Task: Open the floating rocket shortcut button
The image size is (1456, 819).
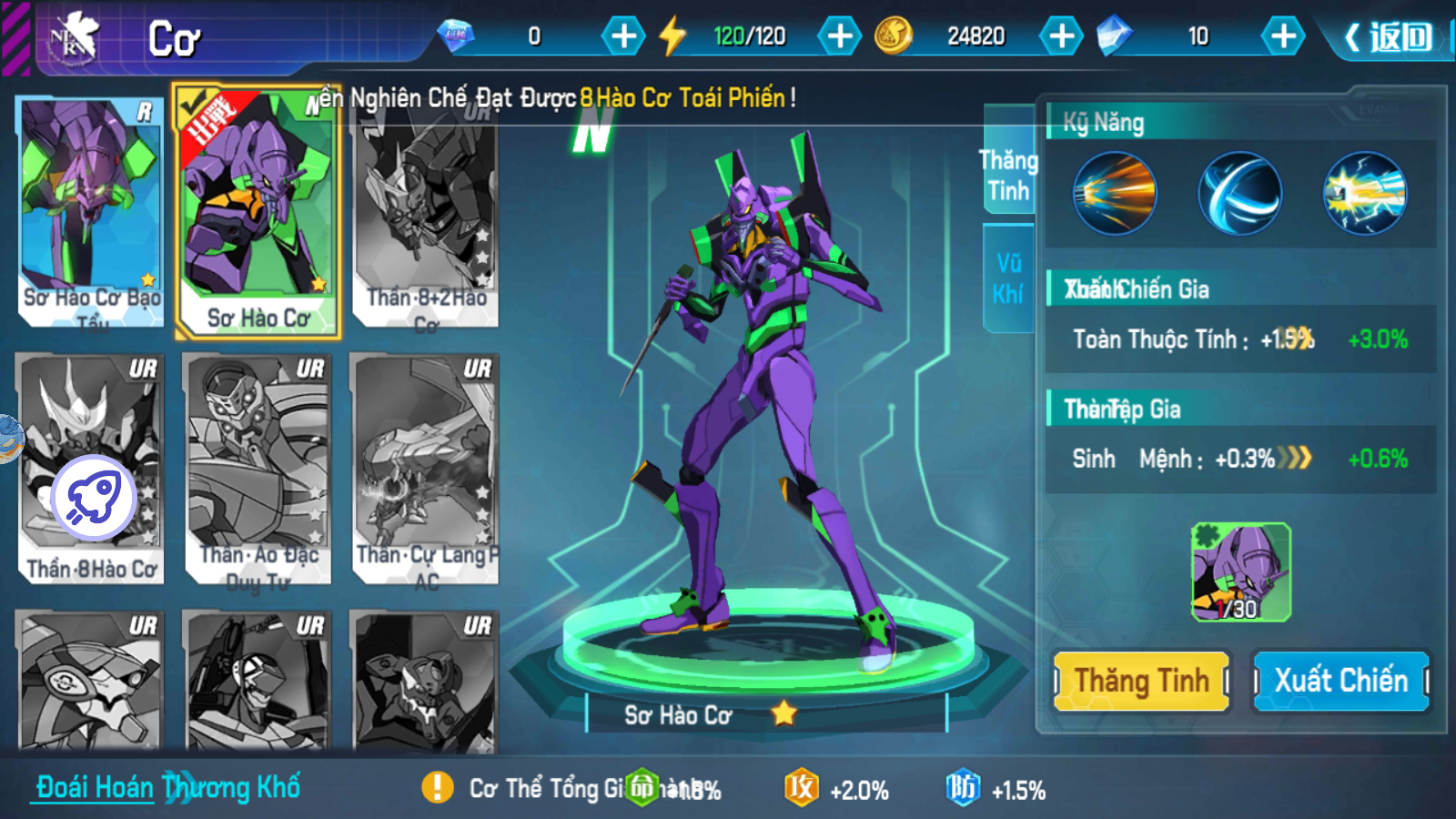Action: [94, 498]
